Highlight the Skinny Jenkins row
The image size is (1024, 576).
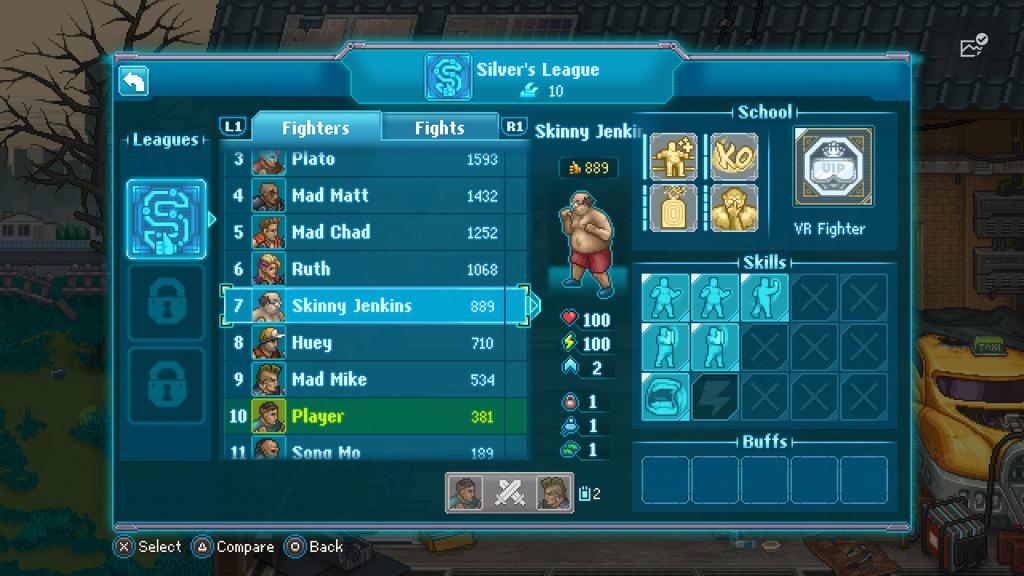point(374,306)
